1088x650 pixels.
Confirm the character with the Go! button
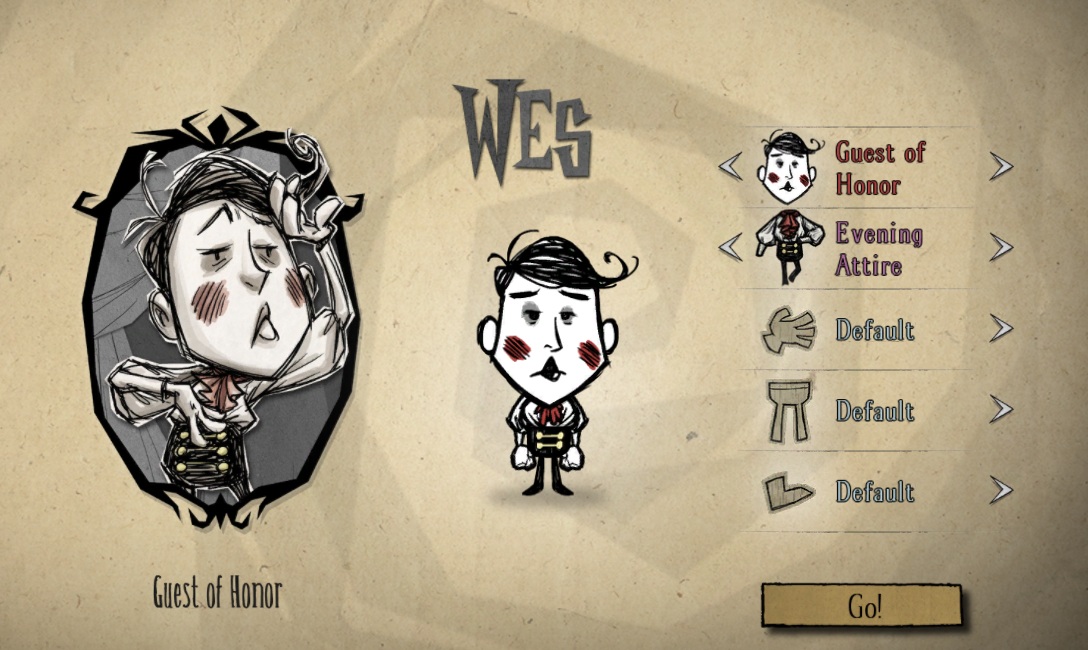pos(861,606)
